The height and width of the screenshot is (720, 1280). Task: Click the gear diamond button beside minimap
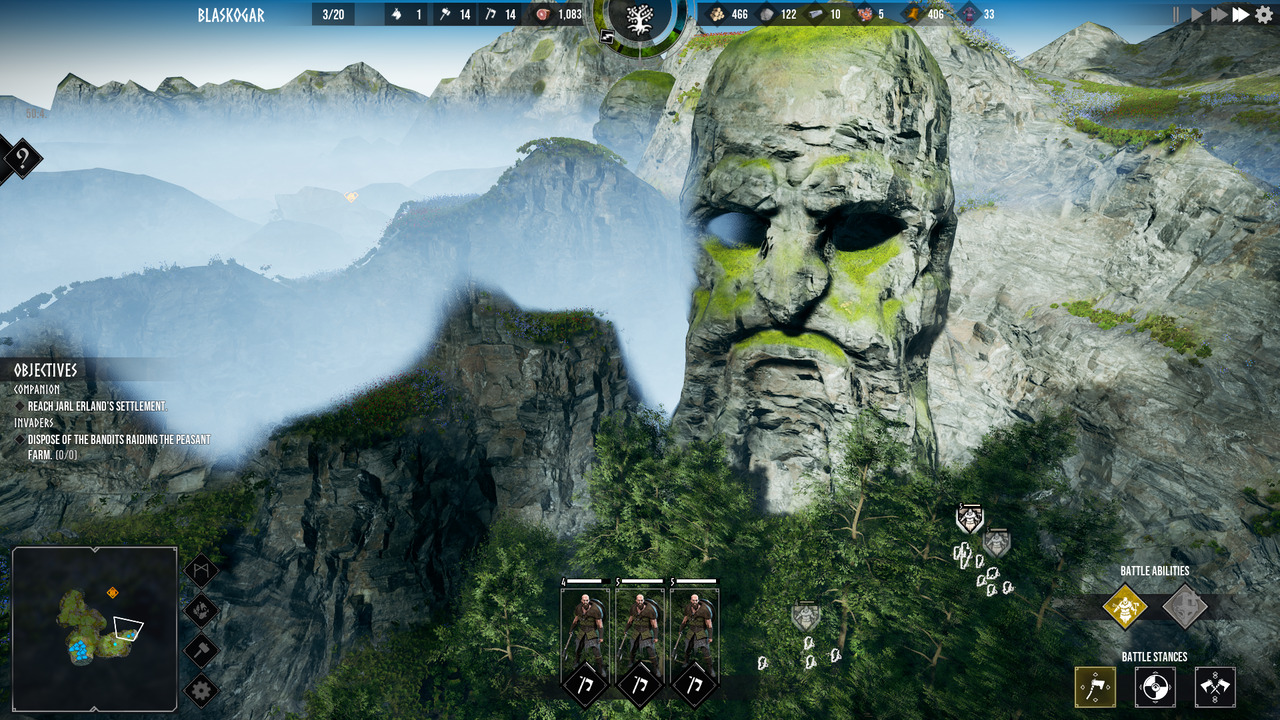(x=201, y=689)
